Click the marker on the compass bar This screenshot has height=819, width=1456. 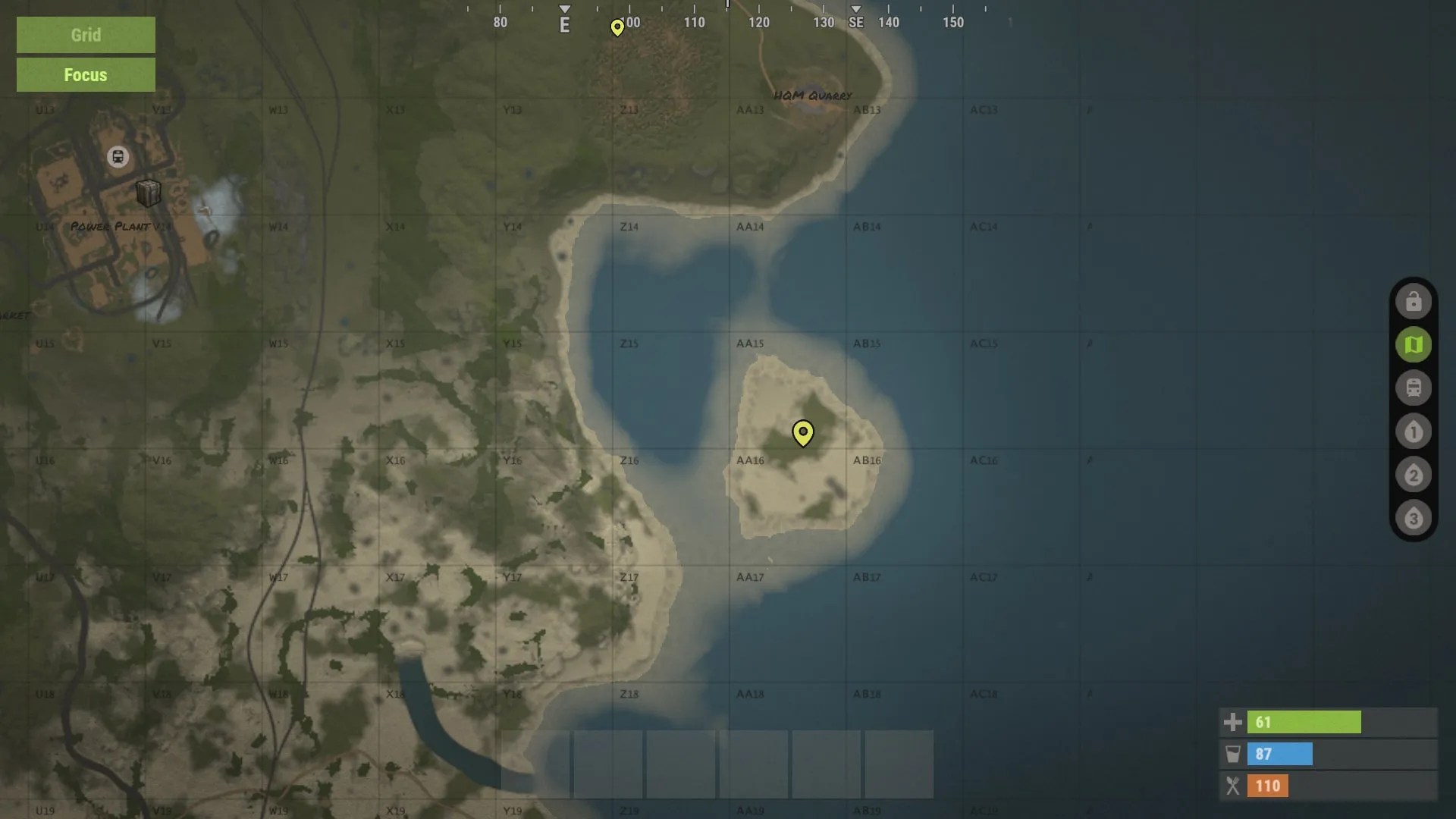(617, 27)
